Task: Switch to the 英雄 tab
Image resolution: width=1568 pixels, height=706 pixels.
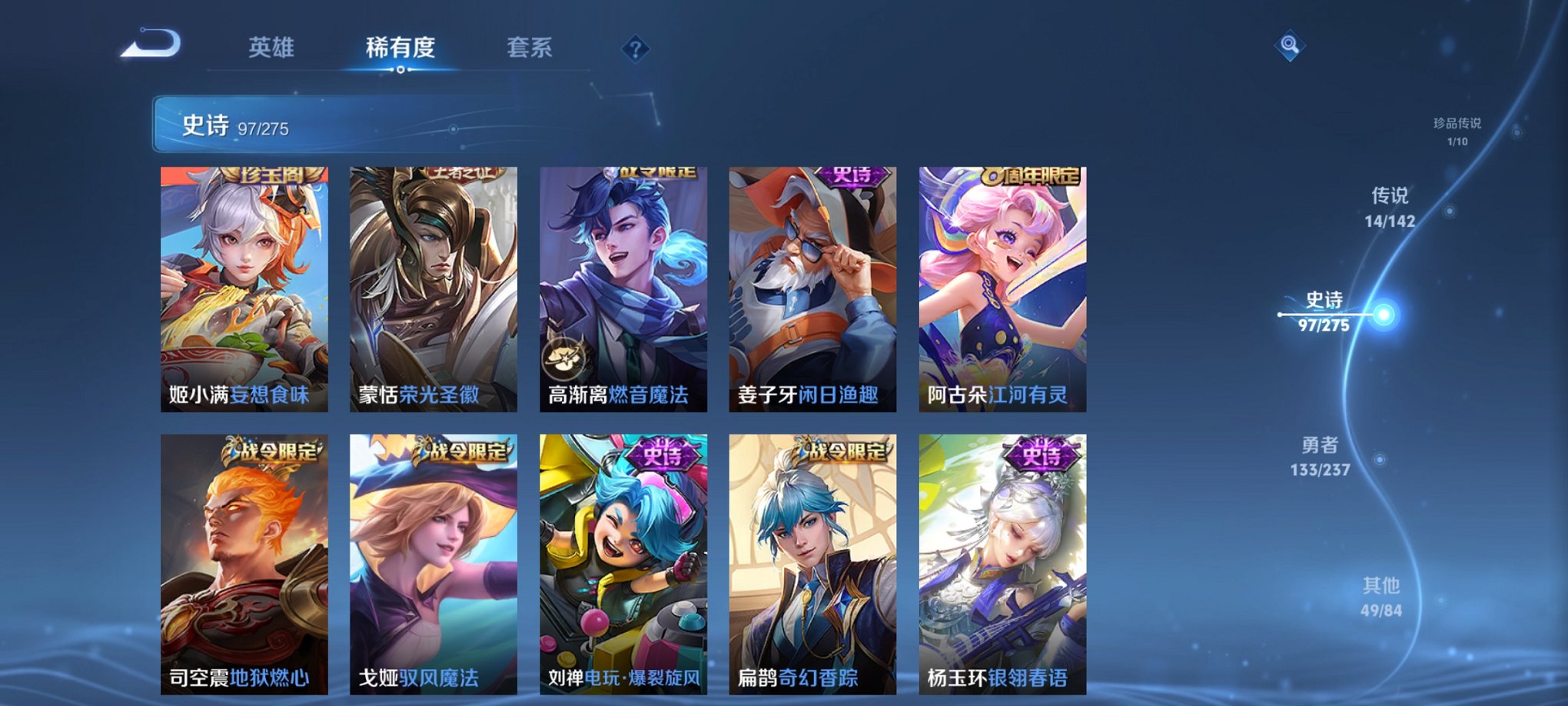Action: click(x=273, y=48)
